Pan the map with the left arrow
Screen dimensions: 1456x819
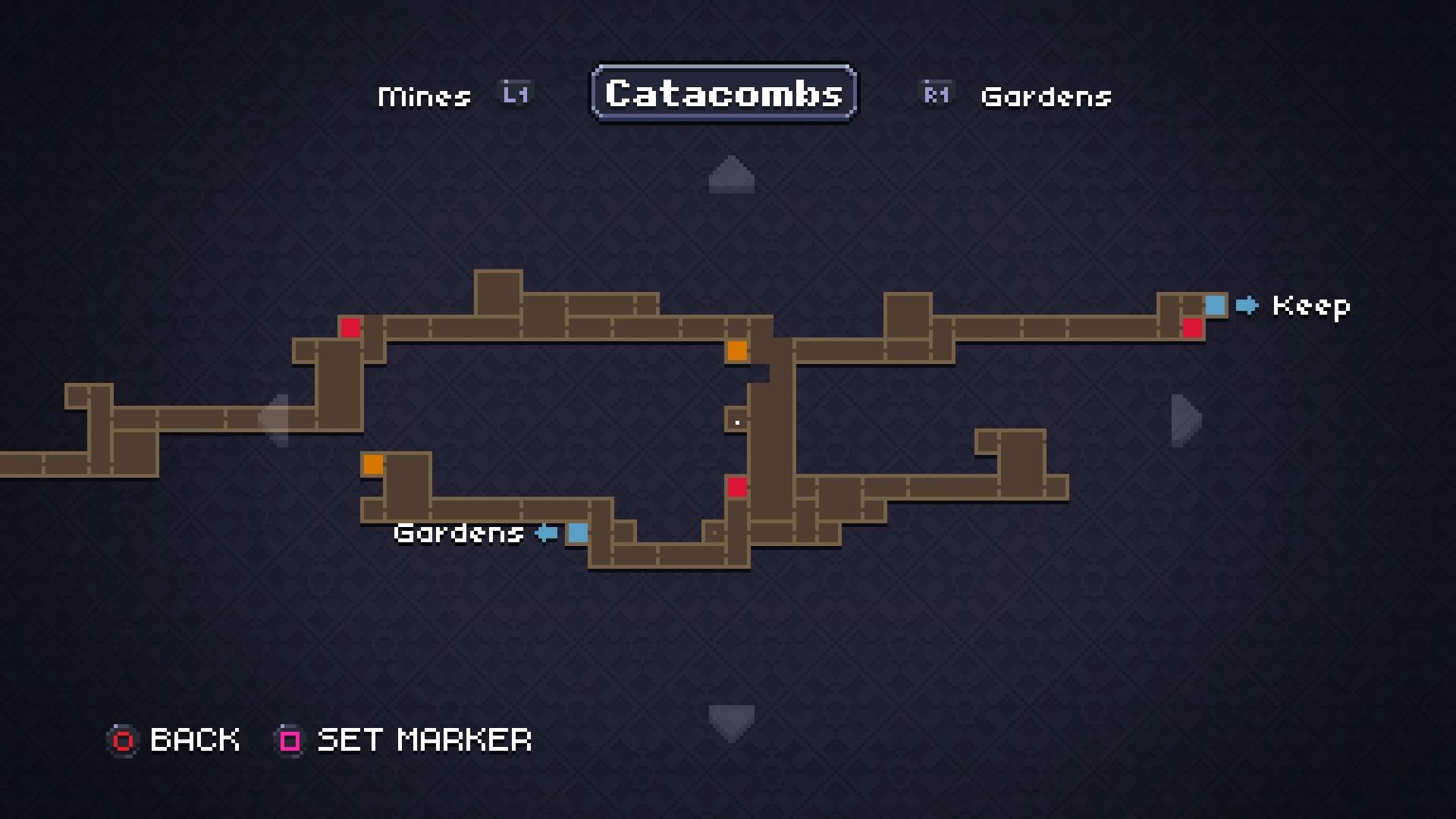[275, 419]
